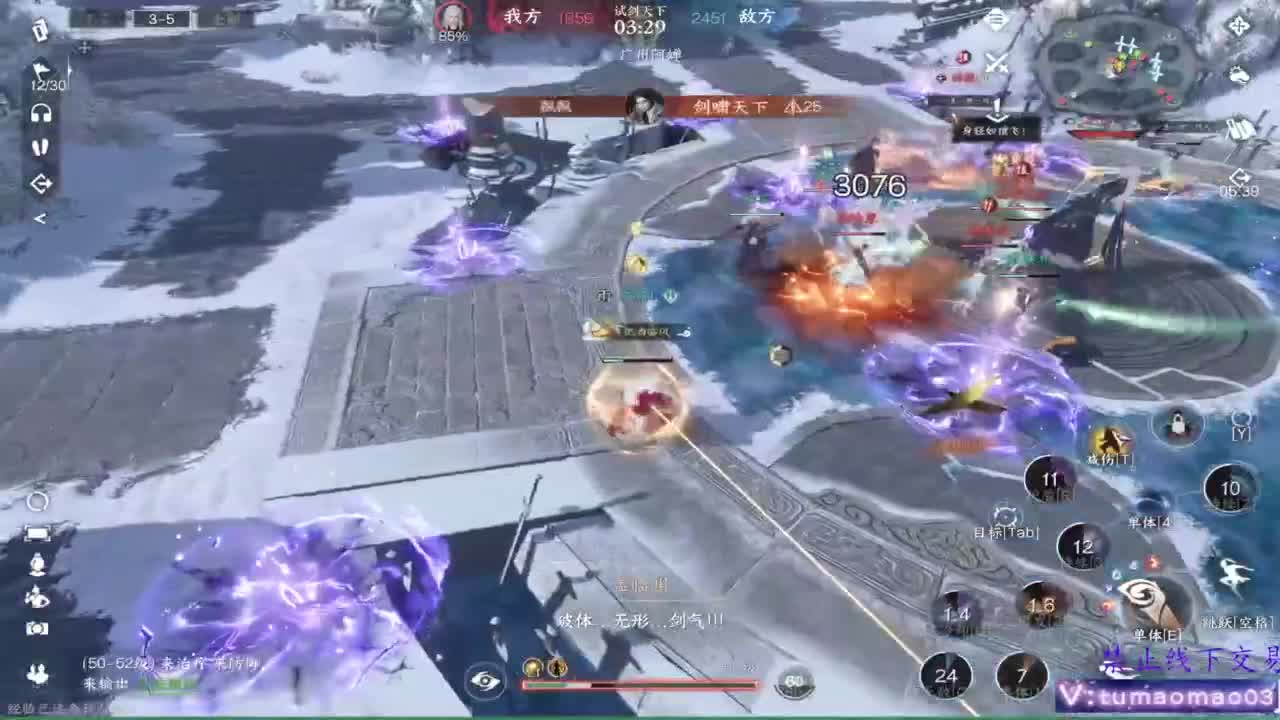Enable target lock with the [Y] padlock icon

[x=1178, y=425]
